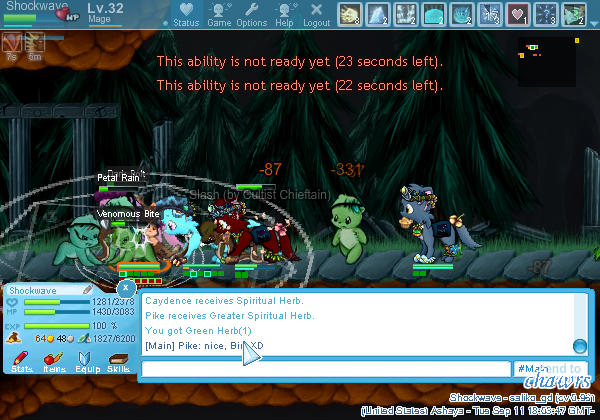This screenshot has height=420, width=600.
Task: Activate the pink heart skill in hotbar
Action: click(518, 13)
